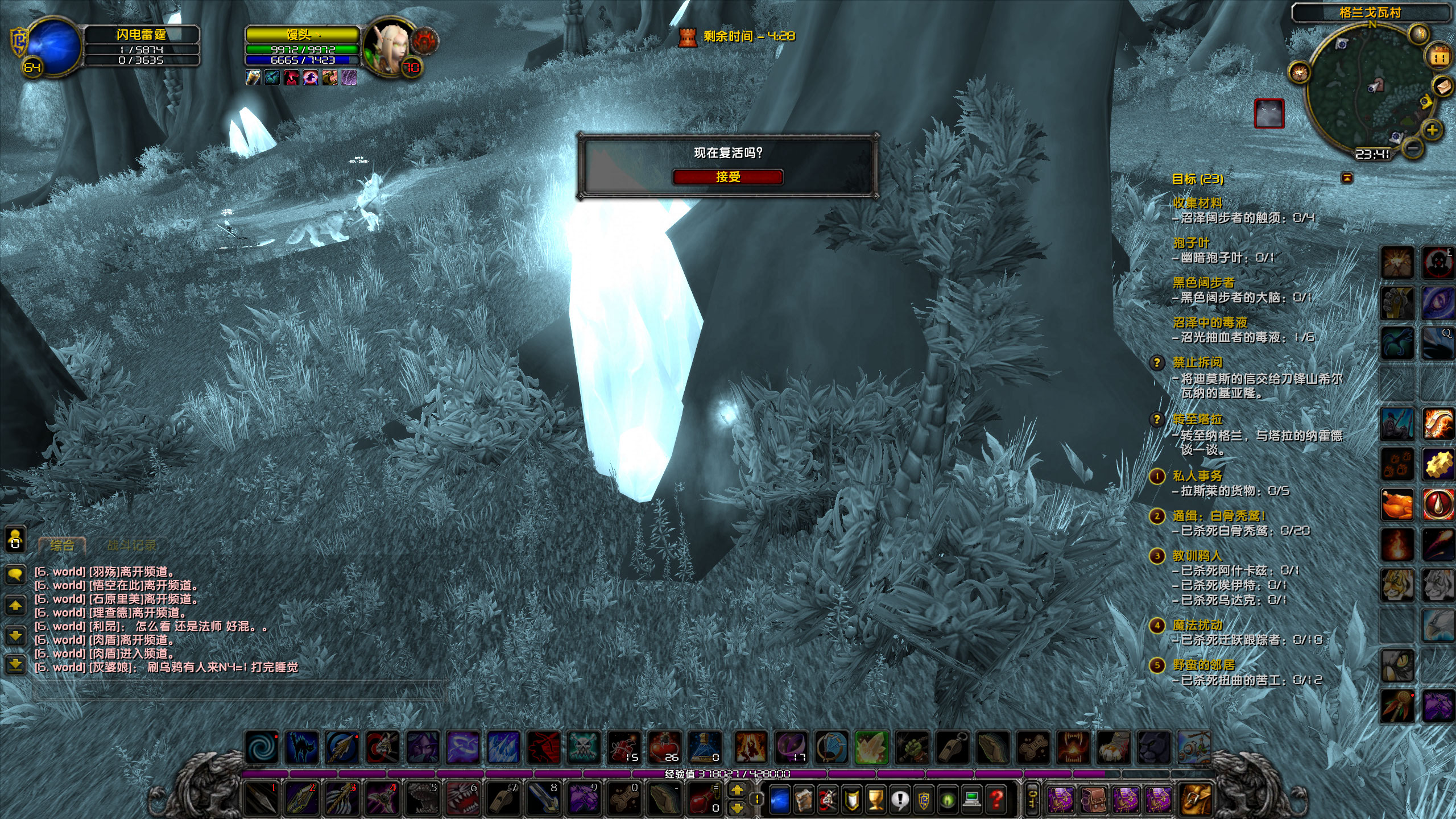Click the up arrow to scroll chat channels
This screenshot has height=819, width=1456.
(16, 606)
